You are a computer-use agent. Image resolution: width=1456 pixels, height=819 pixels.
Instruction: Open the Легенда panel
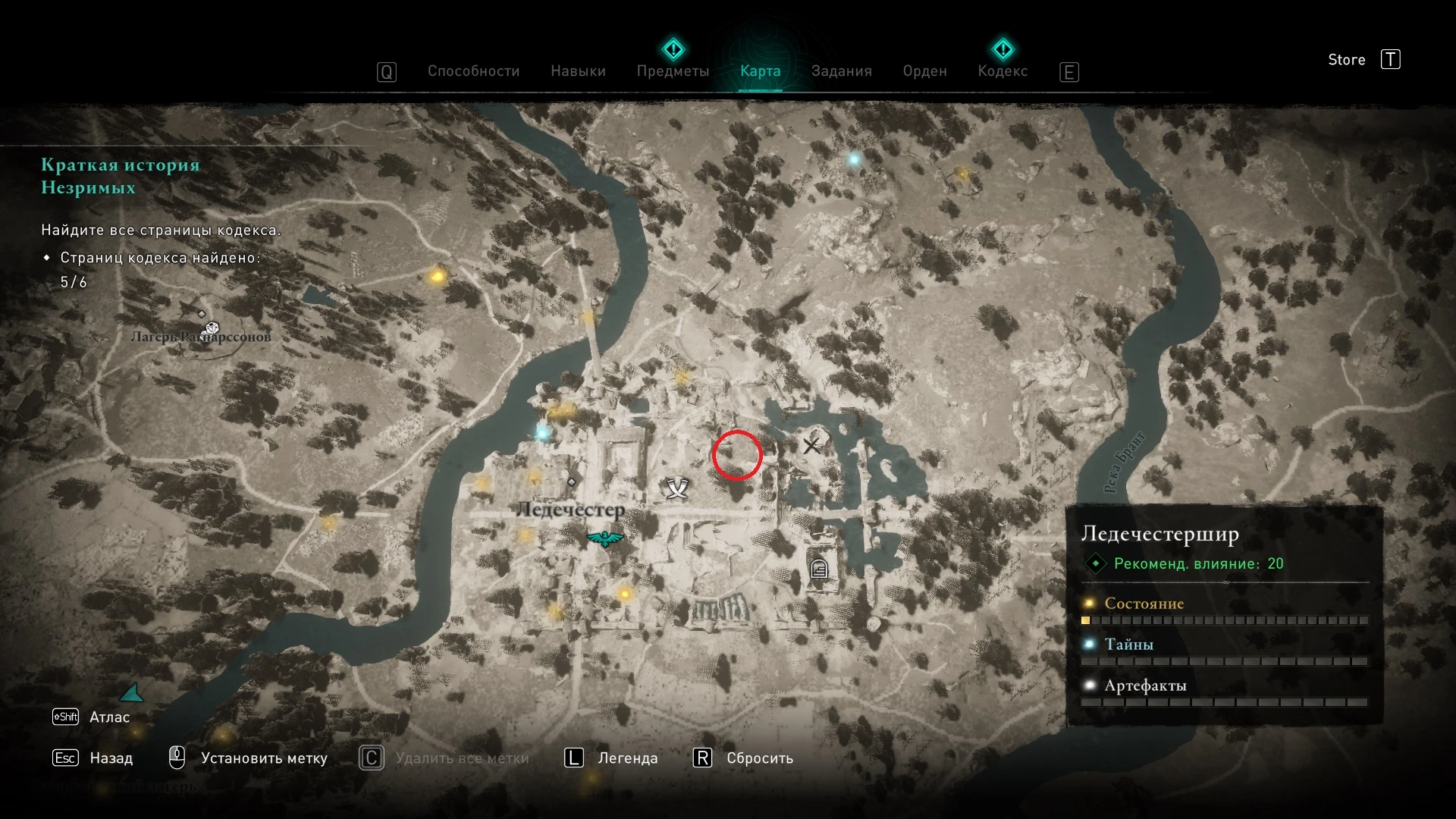pos(628,758)
